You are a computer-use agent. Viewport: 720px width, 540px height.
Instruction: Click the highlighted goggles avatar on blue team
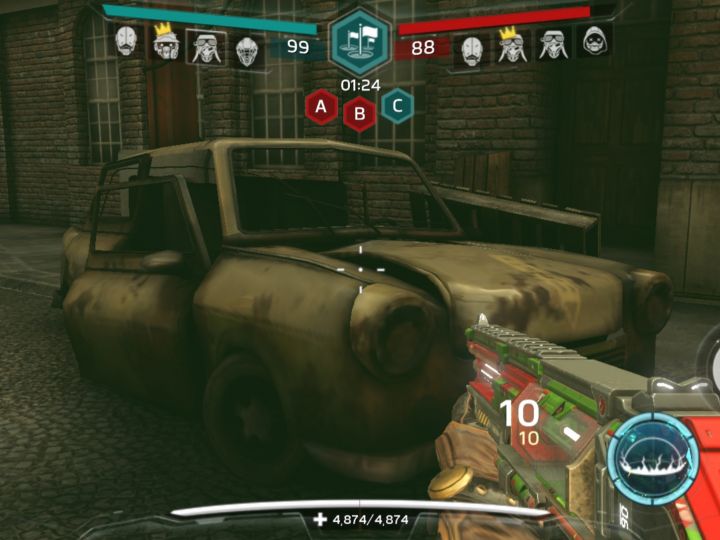coord(206,46)
